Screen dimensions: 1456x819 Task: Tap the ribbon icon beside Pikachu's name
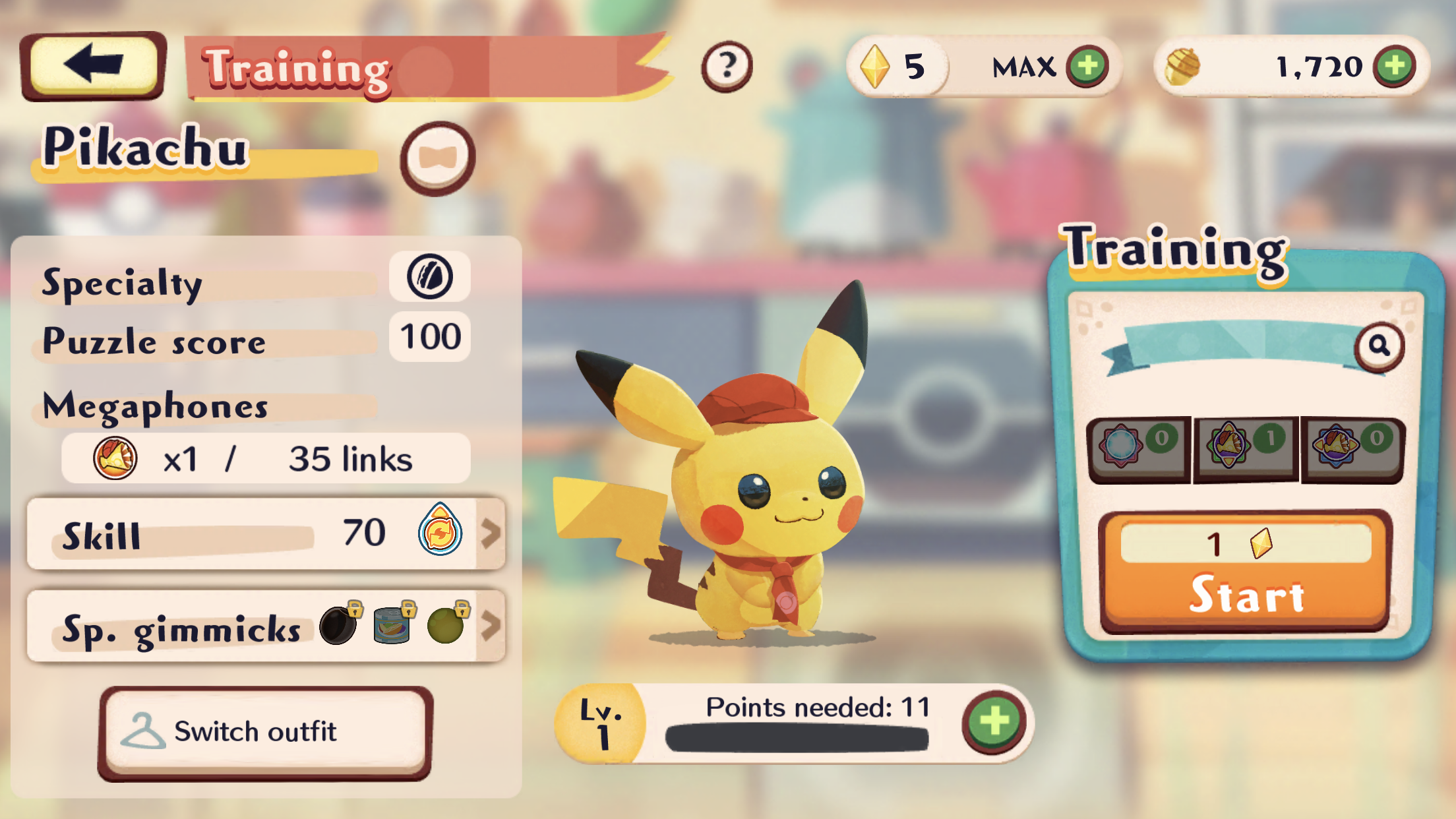pos(437,158)
